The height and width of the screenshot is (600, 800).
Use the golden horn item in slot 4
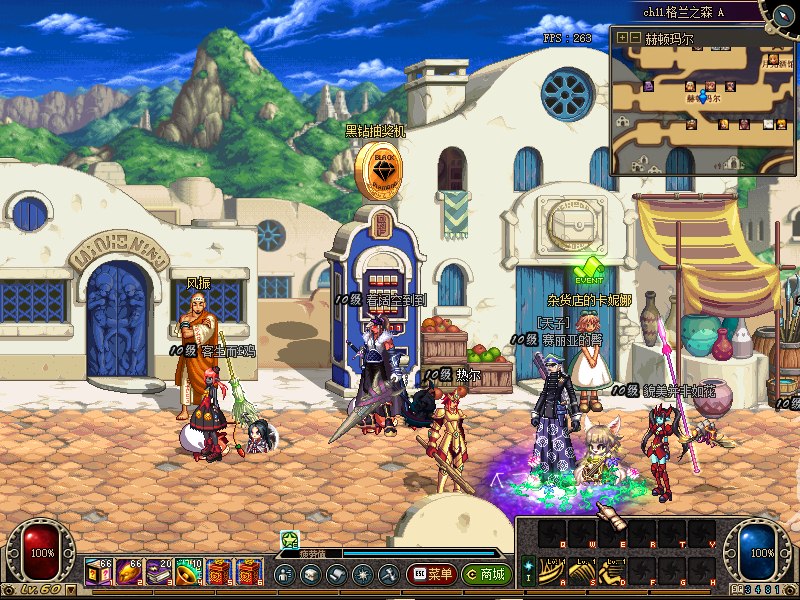pos(189,572)
